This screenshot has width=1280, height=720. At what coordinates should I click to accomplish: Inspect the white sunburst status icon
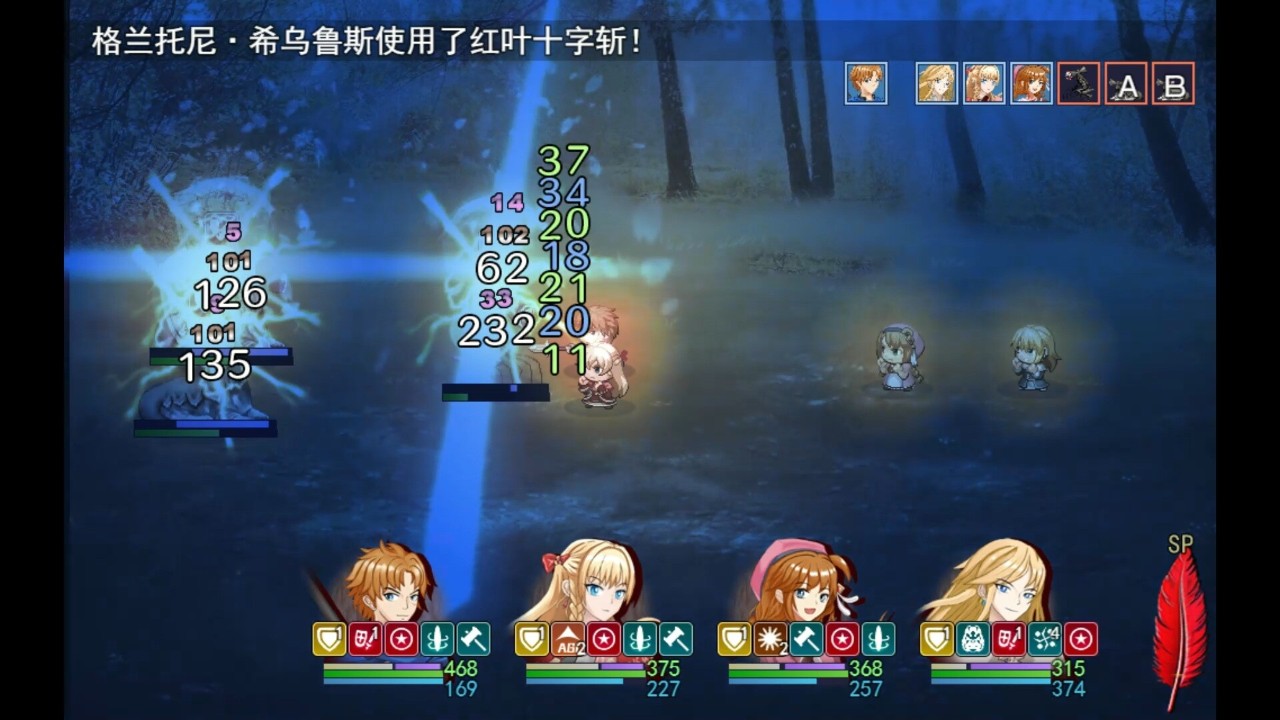coord(770,640)
